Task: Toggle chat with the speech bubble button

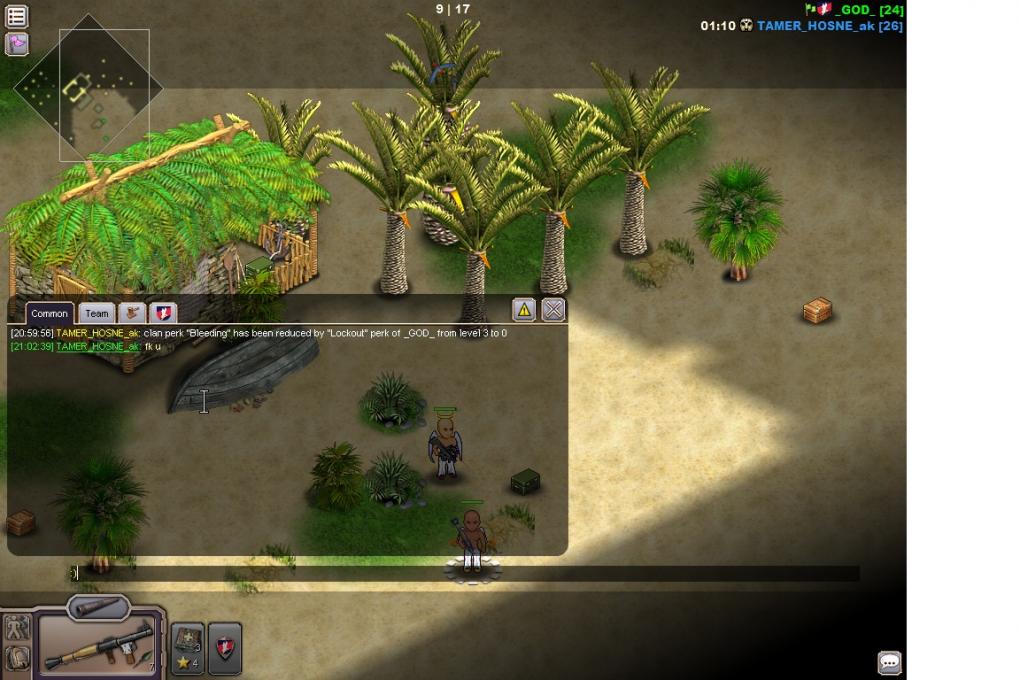Action: [x=889, y=662]
